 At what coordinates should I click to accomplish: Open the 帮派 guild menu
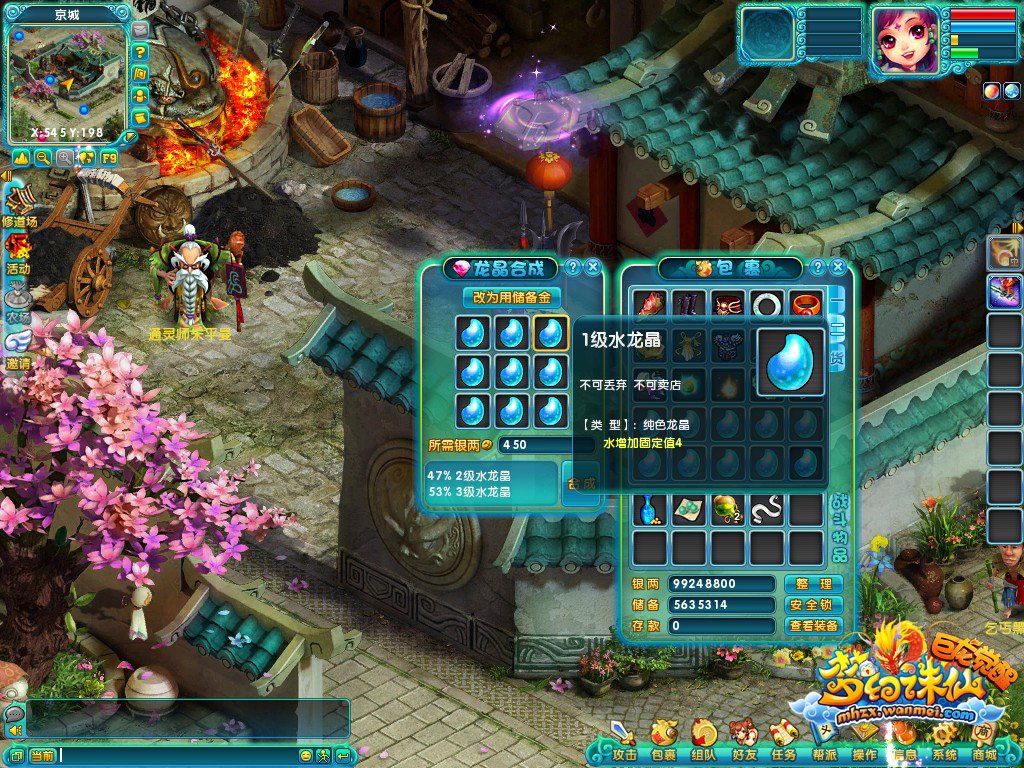click(824, 747)
